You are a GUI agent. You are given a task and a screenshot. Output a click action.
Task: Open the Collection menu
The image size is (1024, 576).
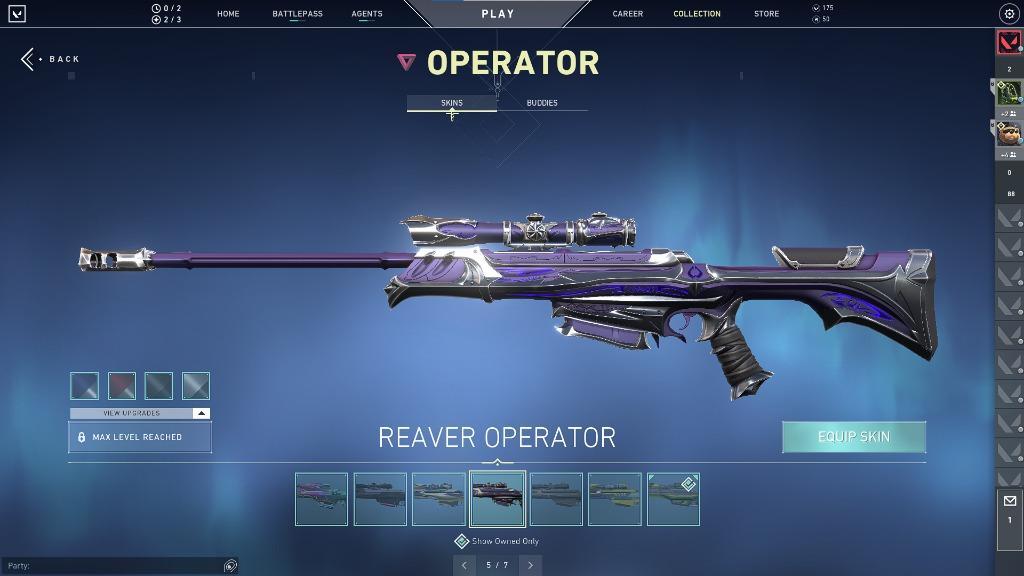pos(697,14)
